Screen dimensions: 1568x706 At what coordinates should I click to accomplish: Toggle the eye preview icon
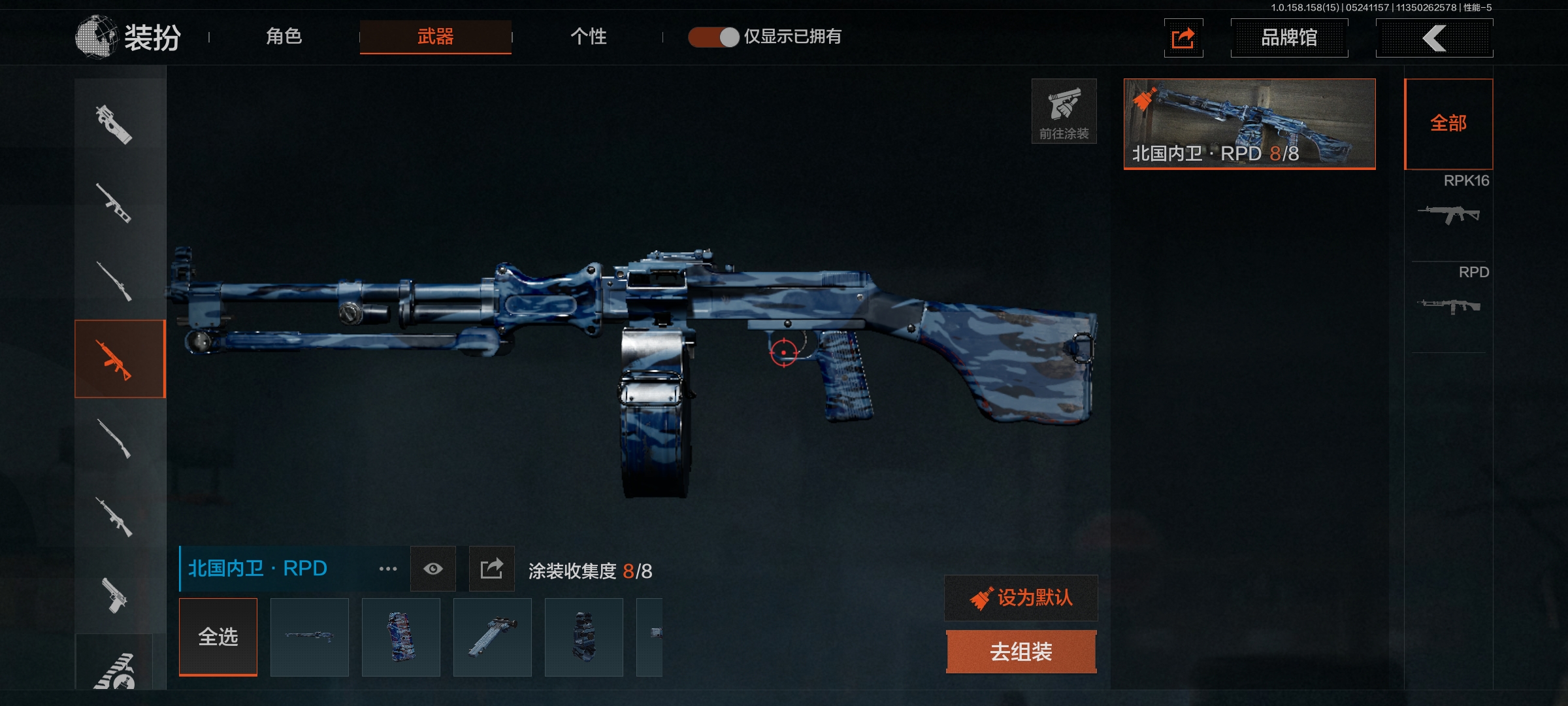[433, 569]
